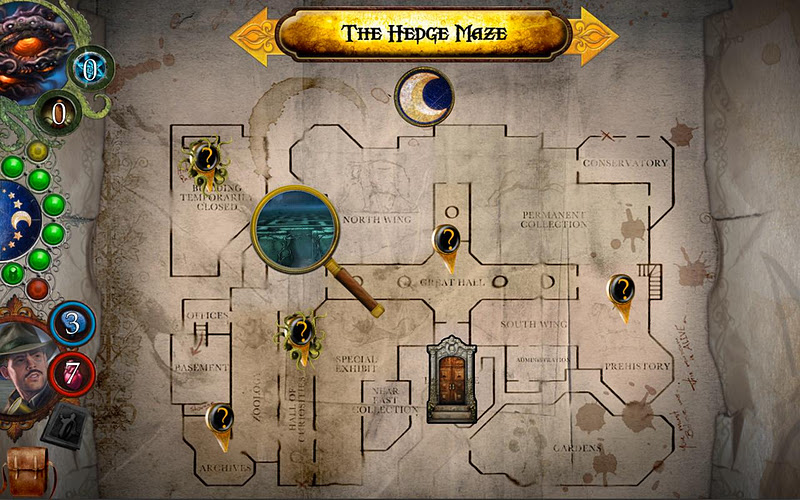Select the mystery marker above Prehistory
Image resolution: width=800 pixels, height=500 pixels.
(x=621, y=292)
